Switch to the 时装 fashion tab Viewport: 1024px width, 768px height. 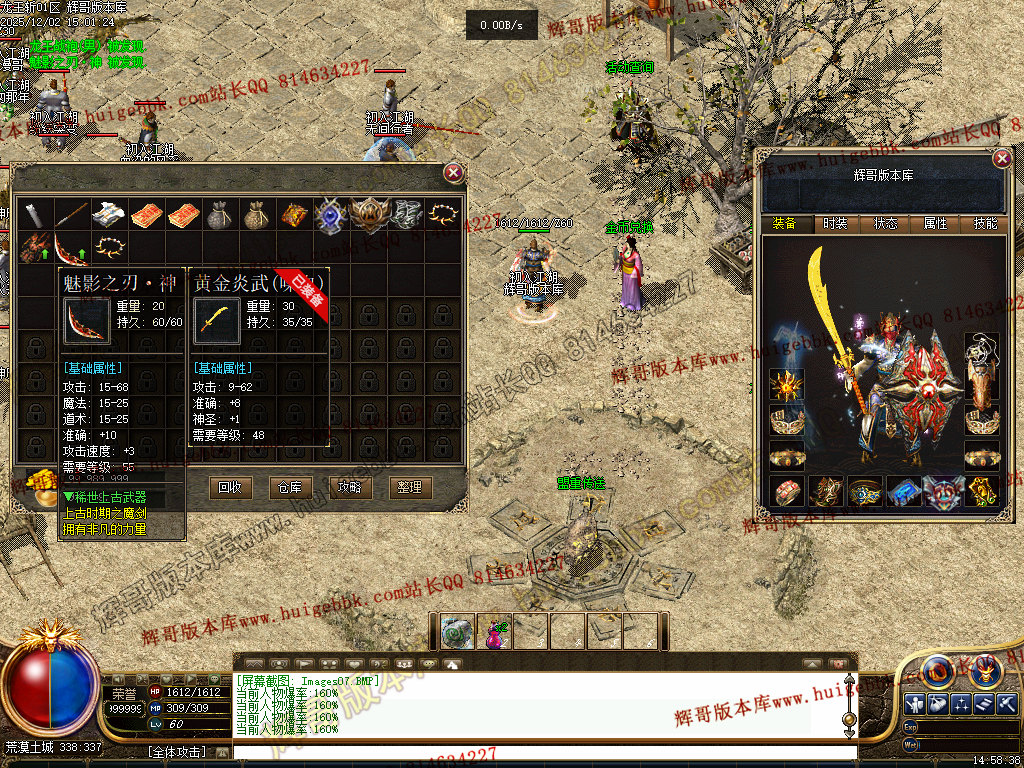tap(835, 224)
